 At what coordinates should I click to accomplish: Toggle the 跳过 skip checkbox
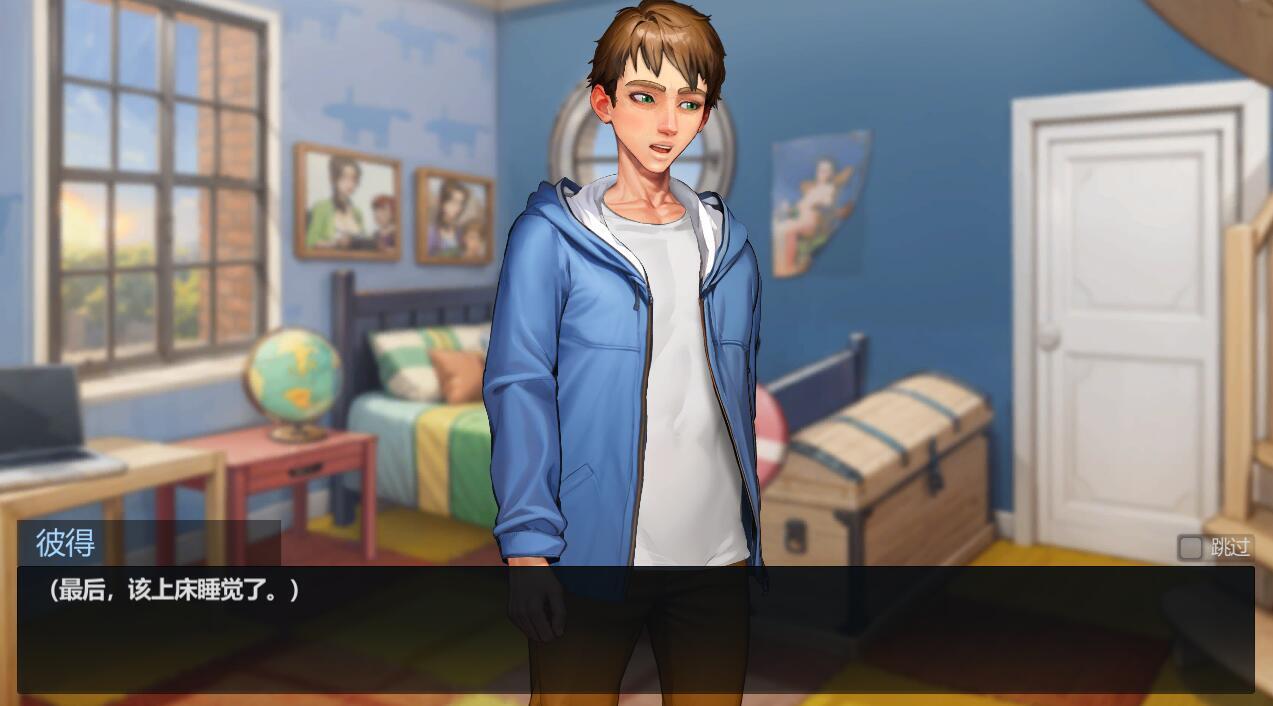click(x=1190, y=547)
